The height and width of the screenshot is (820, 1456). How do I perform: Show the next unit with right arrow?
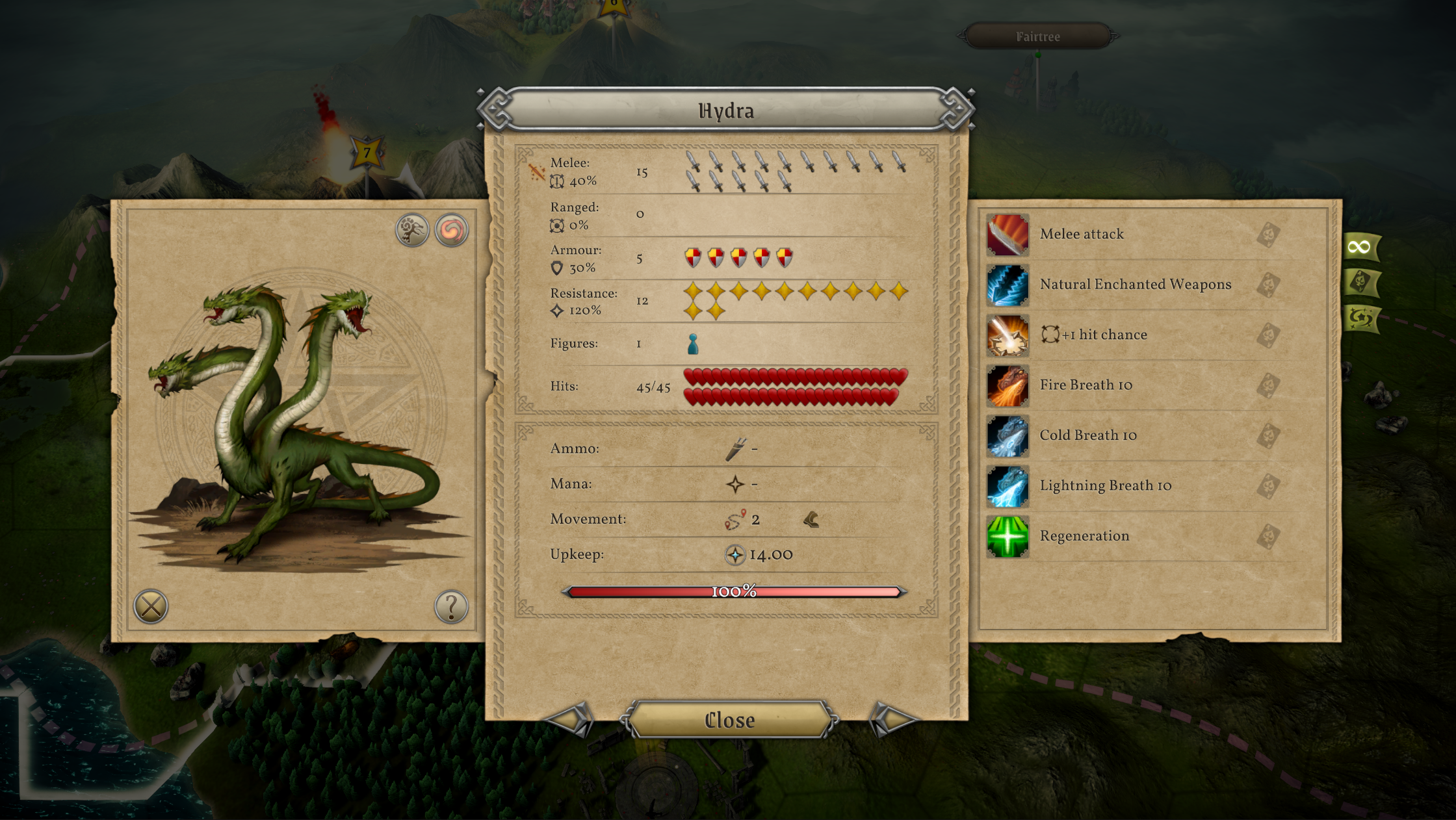892,719
